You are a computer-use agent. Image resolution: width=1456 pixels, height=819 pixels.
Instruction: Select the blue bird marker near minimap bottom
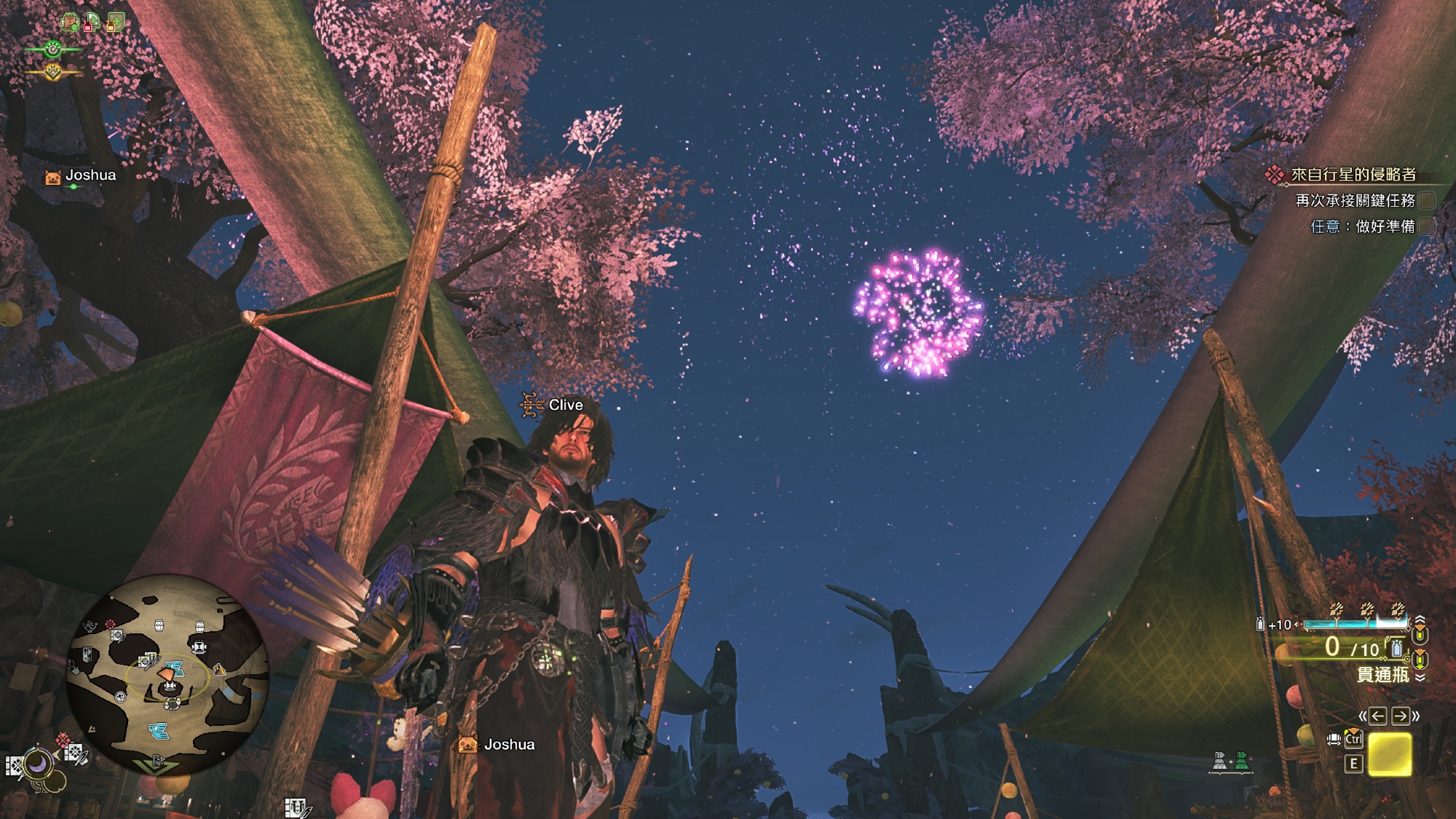click(158, 730)
